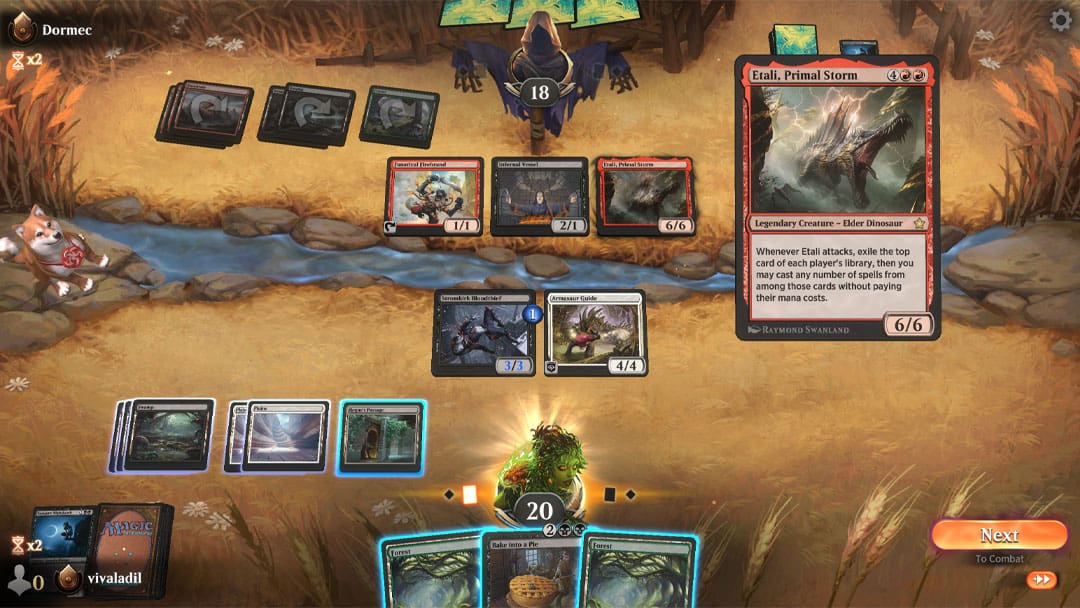Play the rightmost Forest card from hand
The height and width of the screenshot is (608, 1080).
point(640,577)
